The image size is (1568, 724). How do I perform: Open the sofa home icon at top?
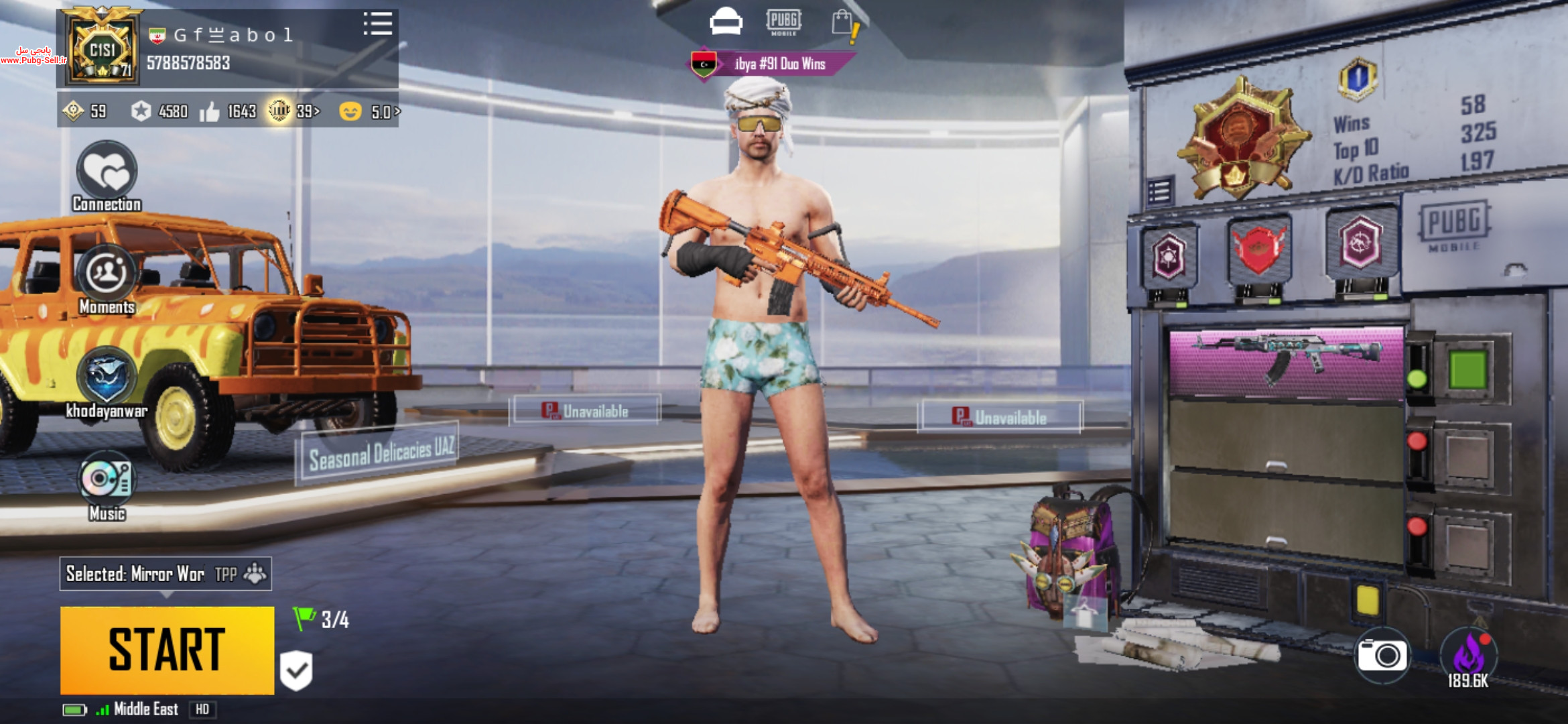coord(726,21)
